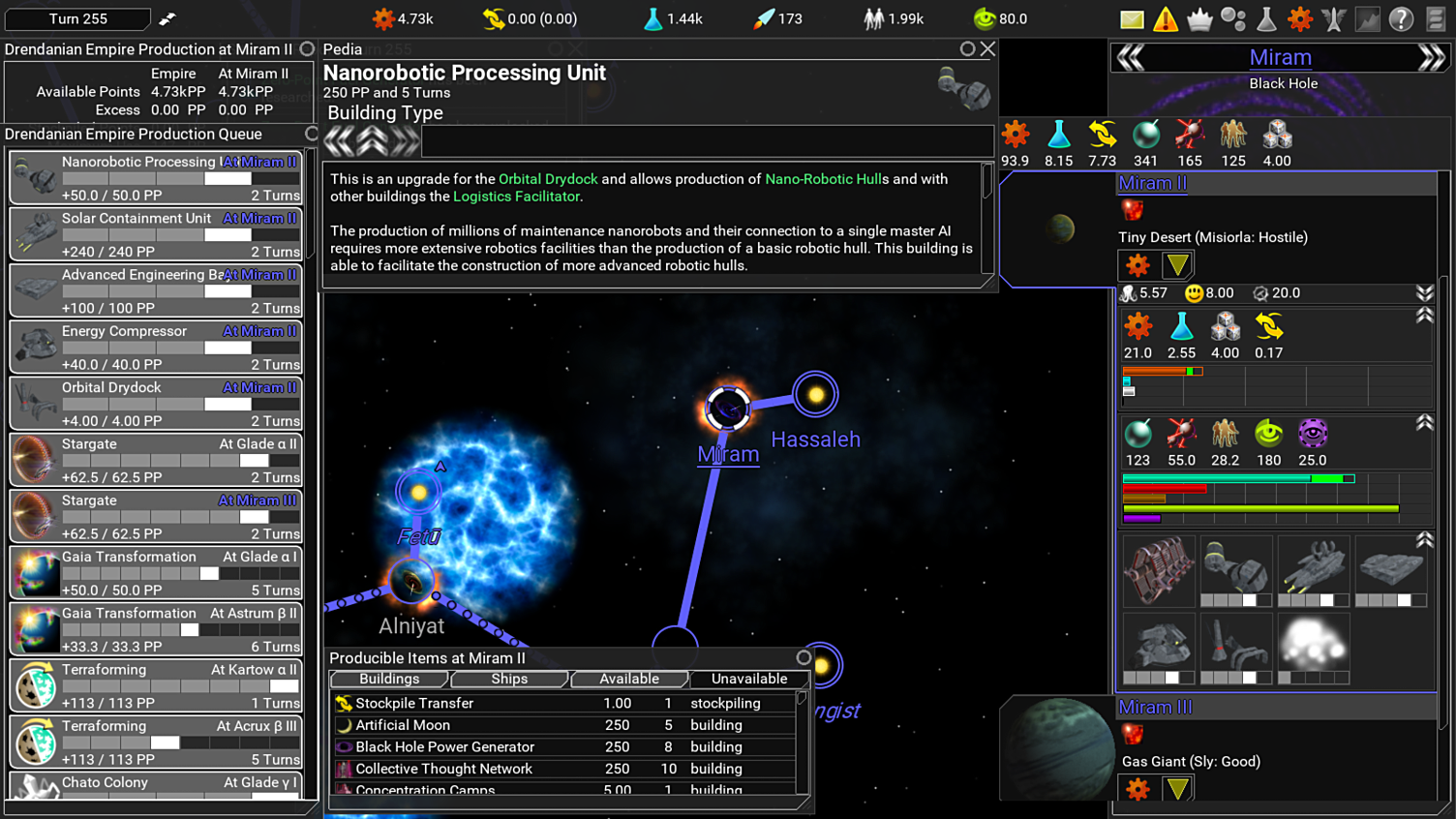This screenshot has height=819, width=1456.
Task: Collapse Miram II population panel via double chevron
Action: pos(1425,293)
